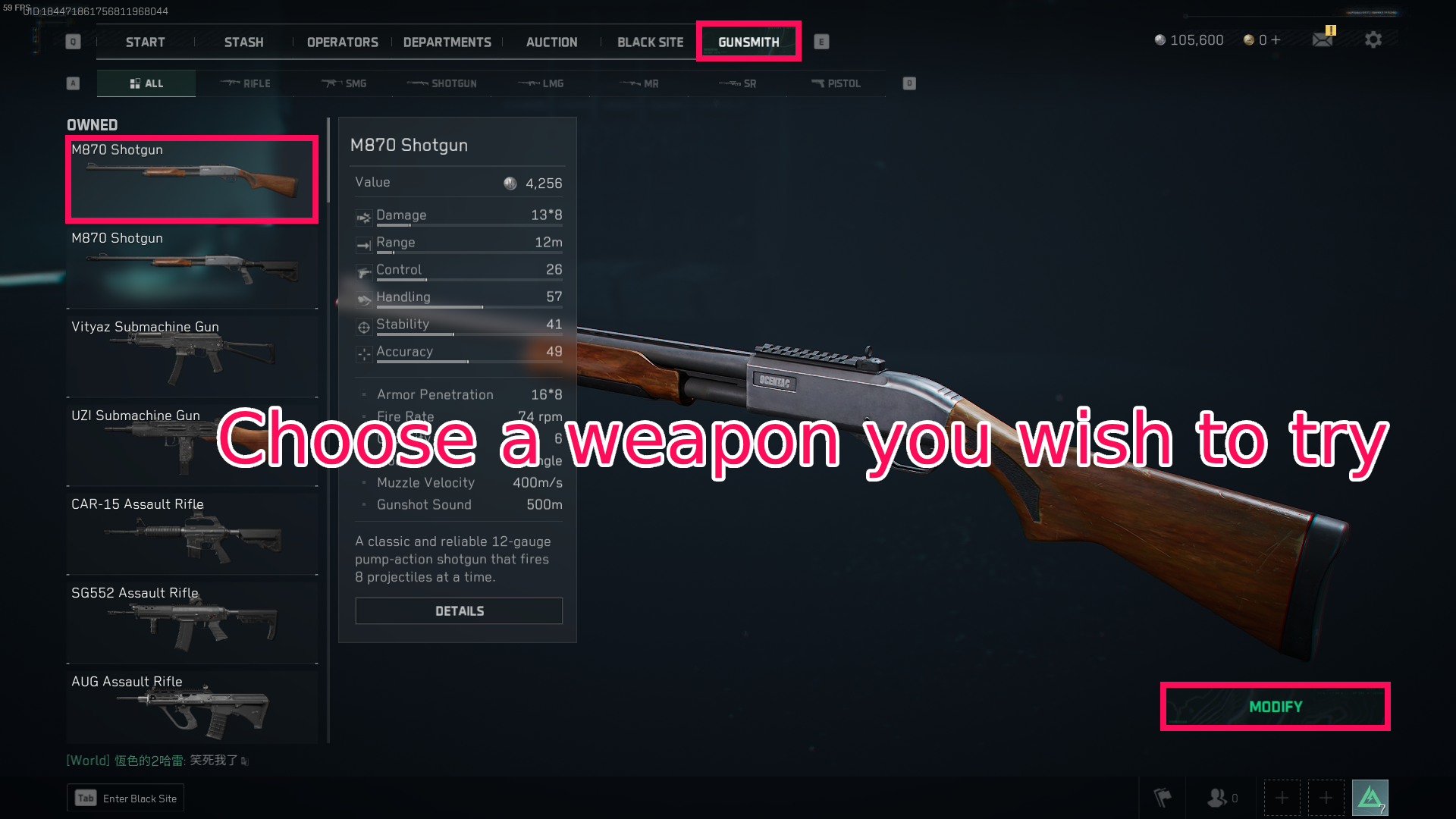Switch to the AUCTION tab
The width and height of the screenshot is (1456, 819).
coord(551,42)
